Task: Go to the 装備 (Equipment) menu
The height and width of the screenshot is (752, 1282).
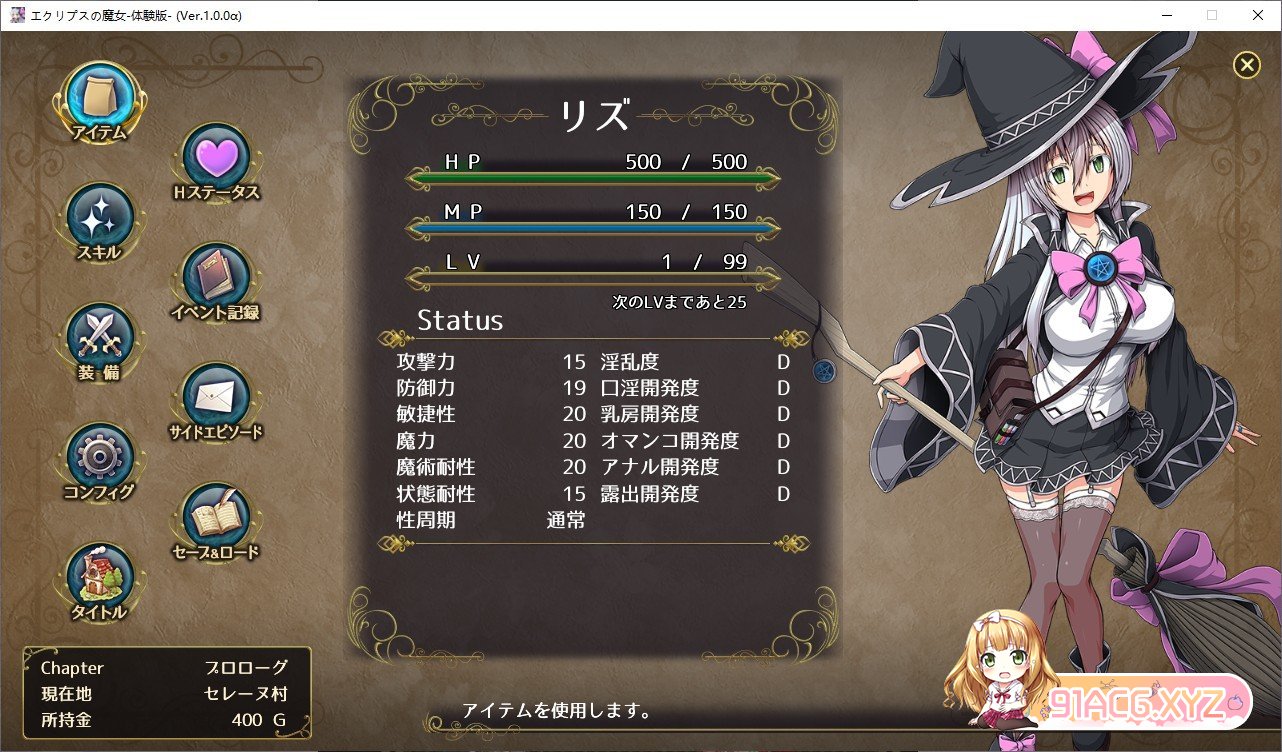Action: [x=100, y=338]
